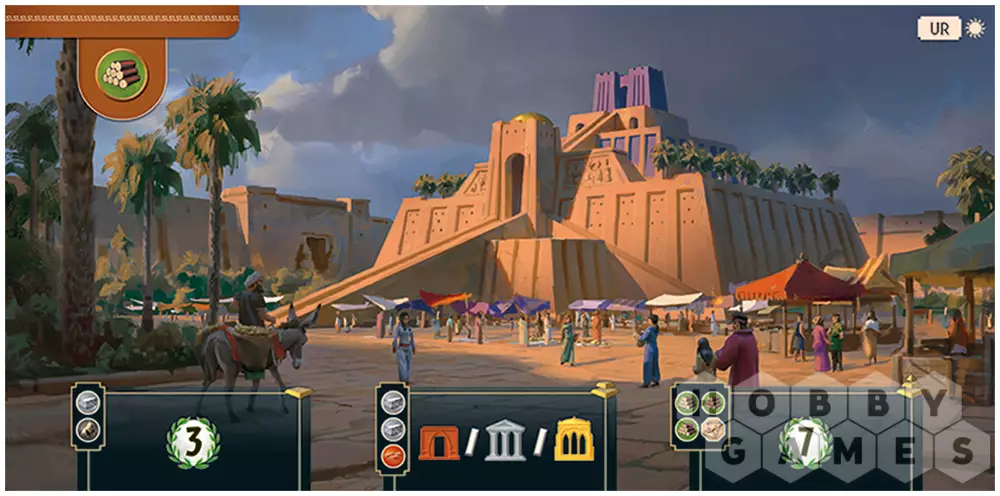This screenshot has height=496, width=1000.
Task: Choose the orange arch building icon
Action: [439, 442]
